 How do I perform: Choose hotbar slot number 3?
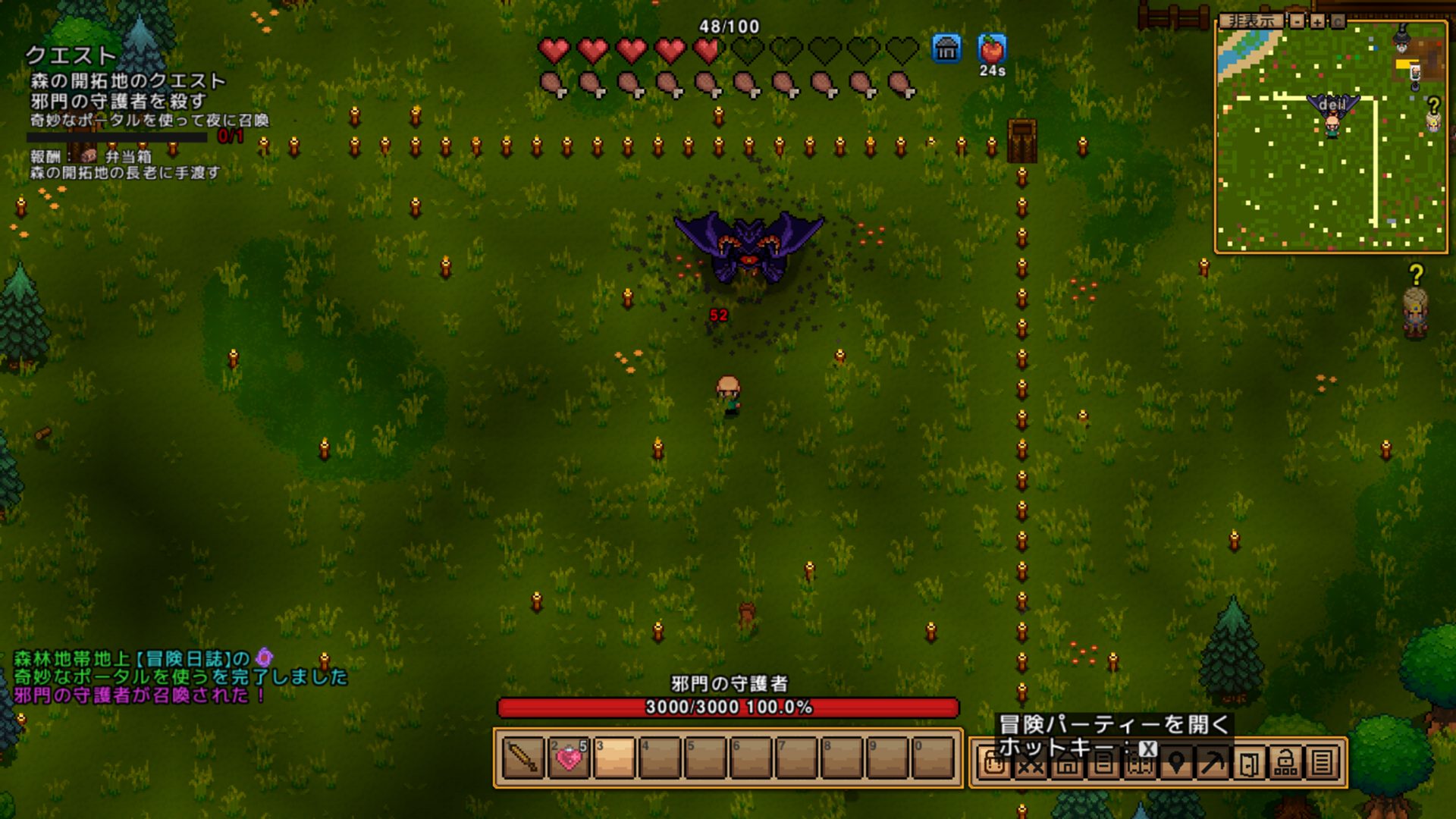click(x=614, y=758)
